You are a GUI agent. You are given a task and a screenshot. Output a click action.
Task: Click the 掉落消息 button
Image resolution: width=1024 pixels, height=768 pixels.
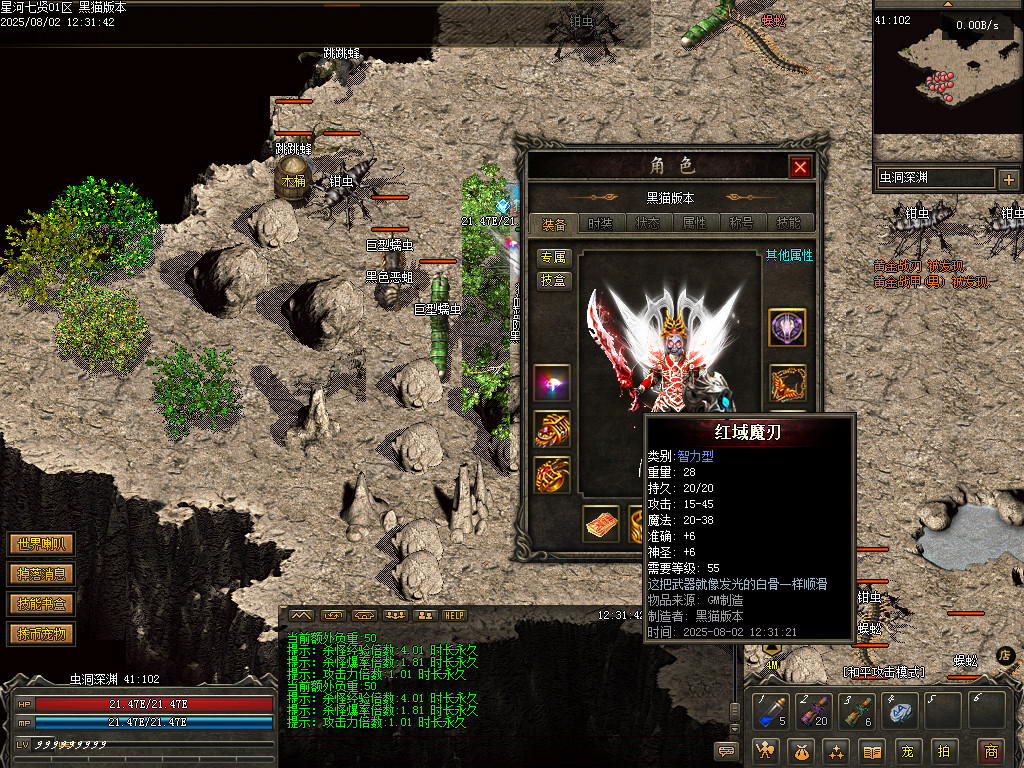tap(41, 574)
